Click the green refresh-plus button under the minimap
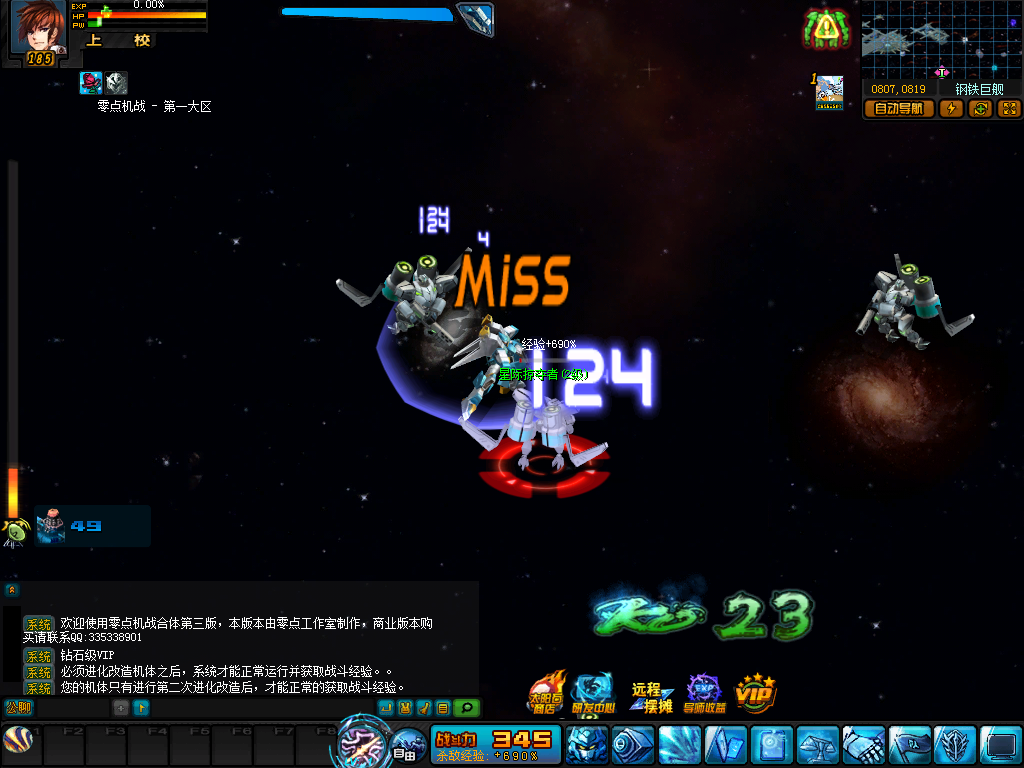Screen dimensions: 1024x768 click(x=980, y=109)
